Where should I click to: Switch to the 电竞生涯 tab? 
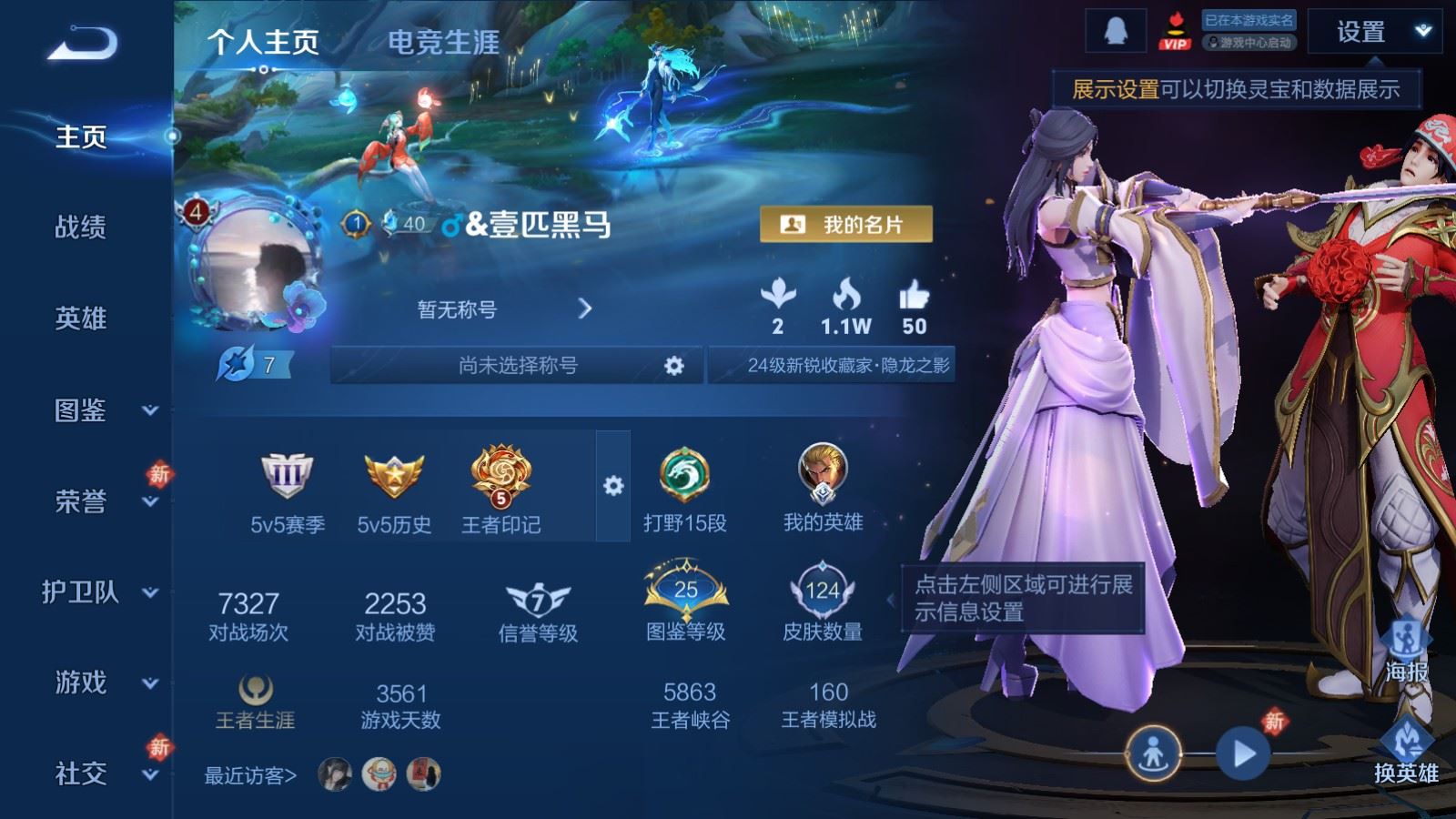coord(443,42)
